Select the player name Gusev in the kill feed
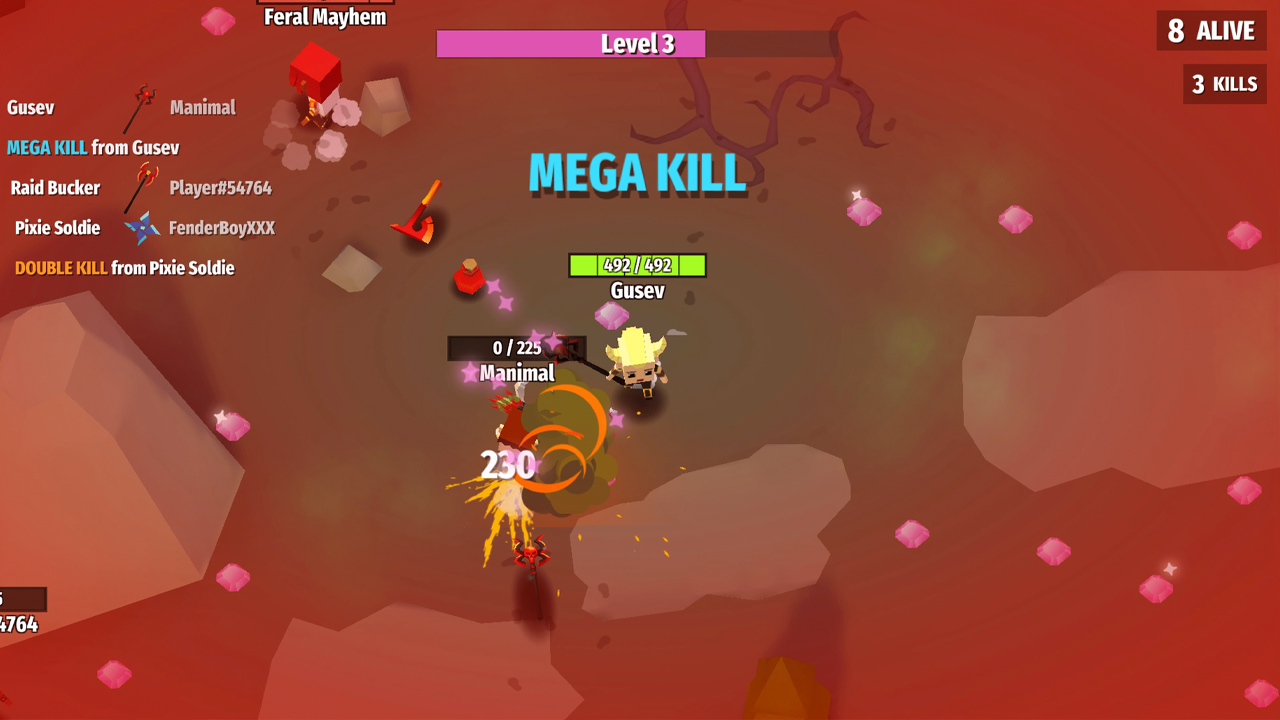The width and height of the screenshot is (1280, 720). 28,107
